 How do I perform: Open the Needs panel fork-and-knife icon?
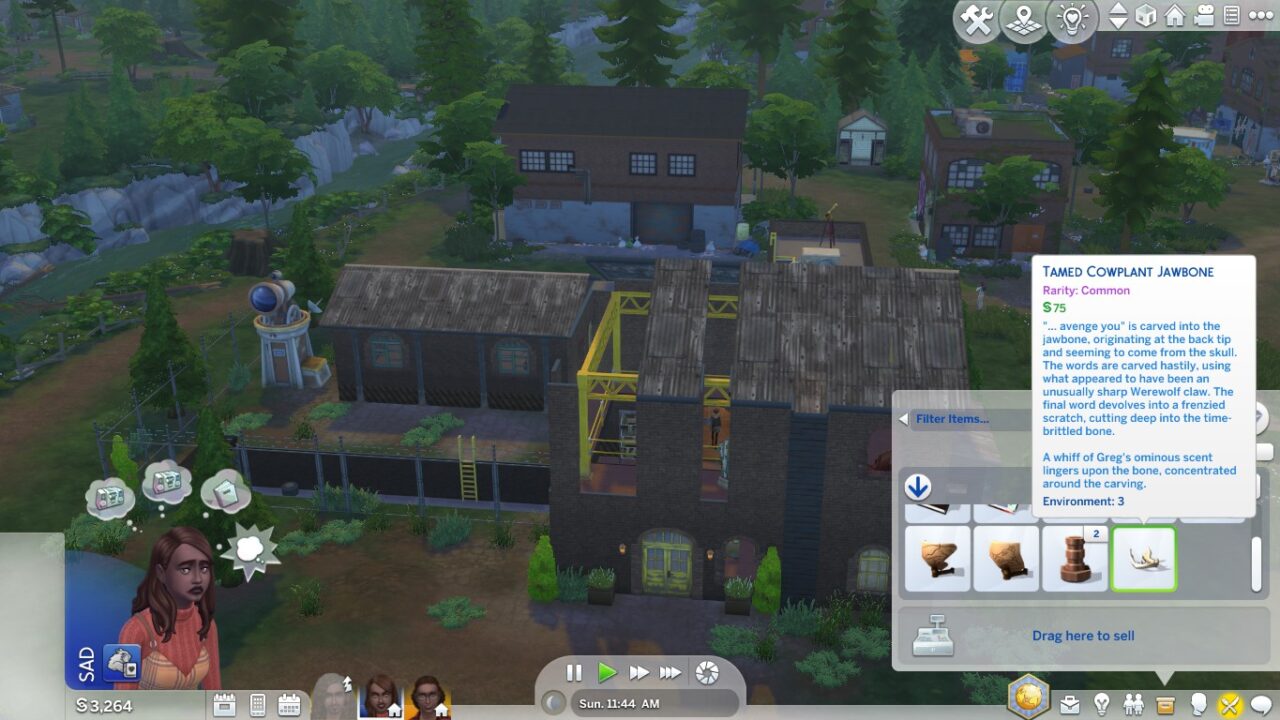[1228, 704]
